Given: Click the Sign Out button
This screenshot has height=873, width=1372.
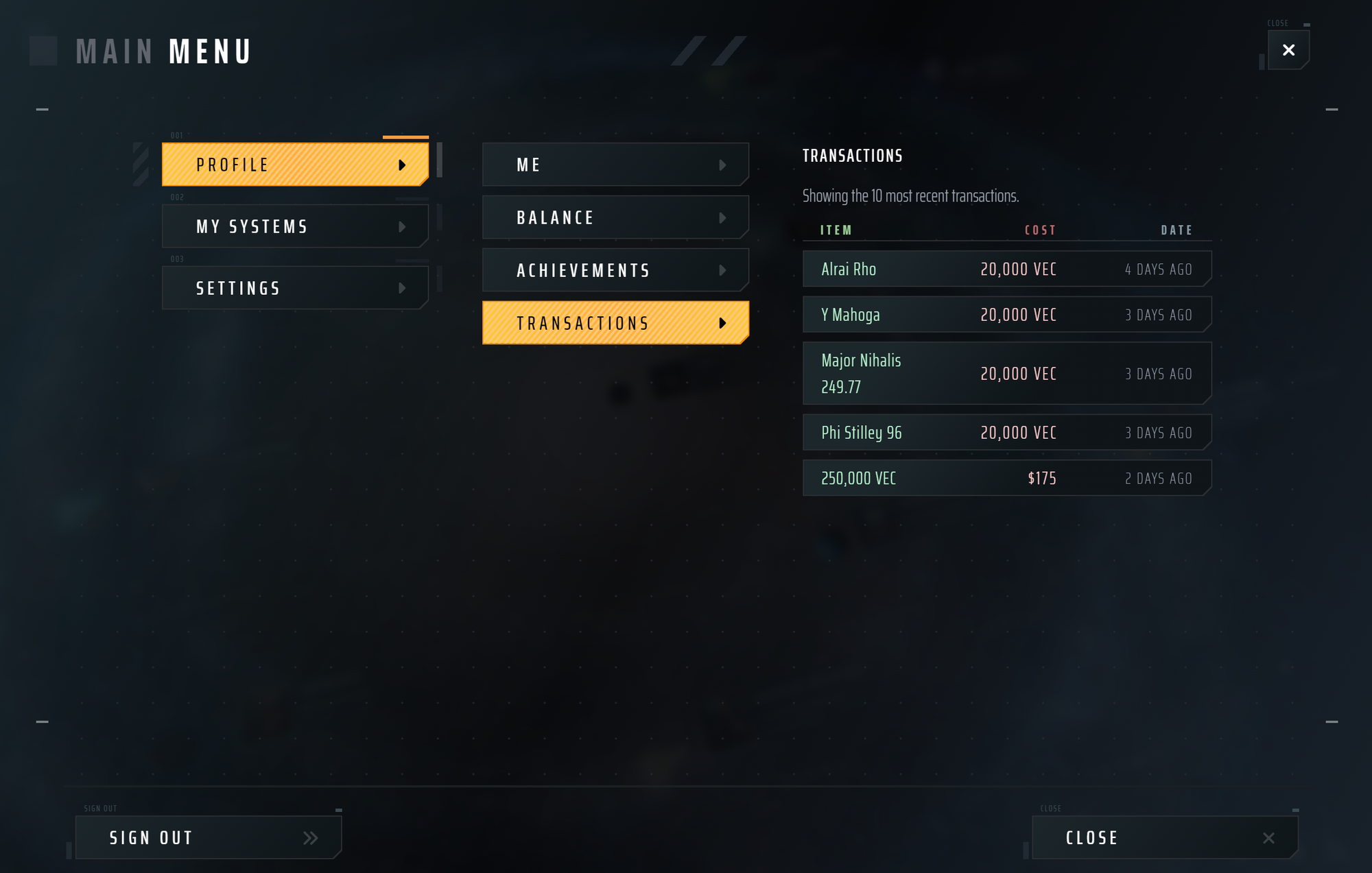Looking at the screenshot, I should click(192, 837).
